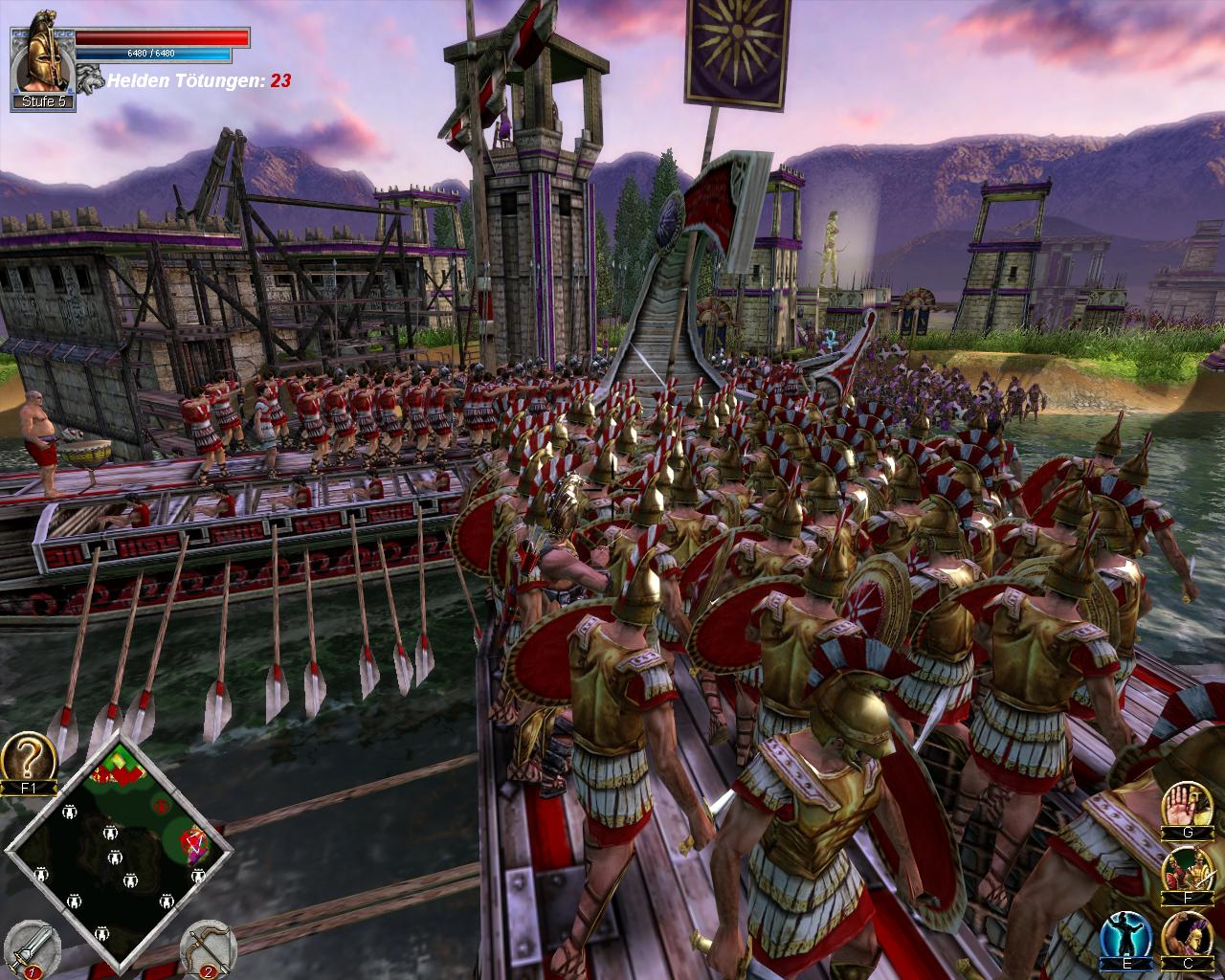This screenshot has width=1225, height=980.
Task: Switch to the sword melee weapon
Action: pyautogui.click(x=31, y=949)
